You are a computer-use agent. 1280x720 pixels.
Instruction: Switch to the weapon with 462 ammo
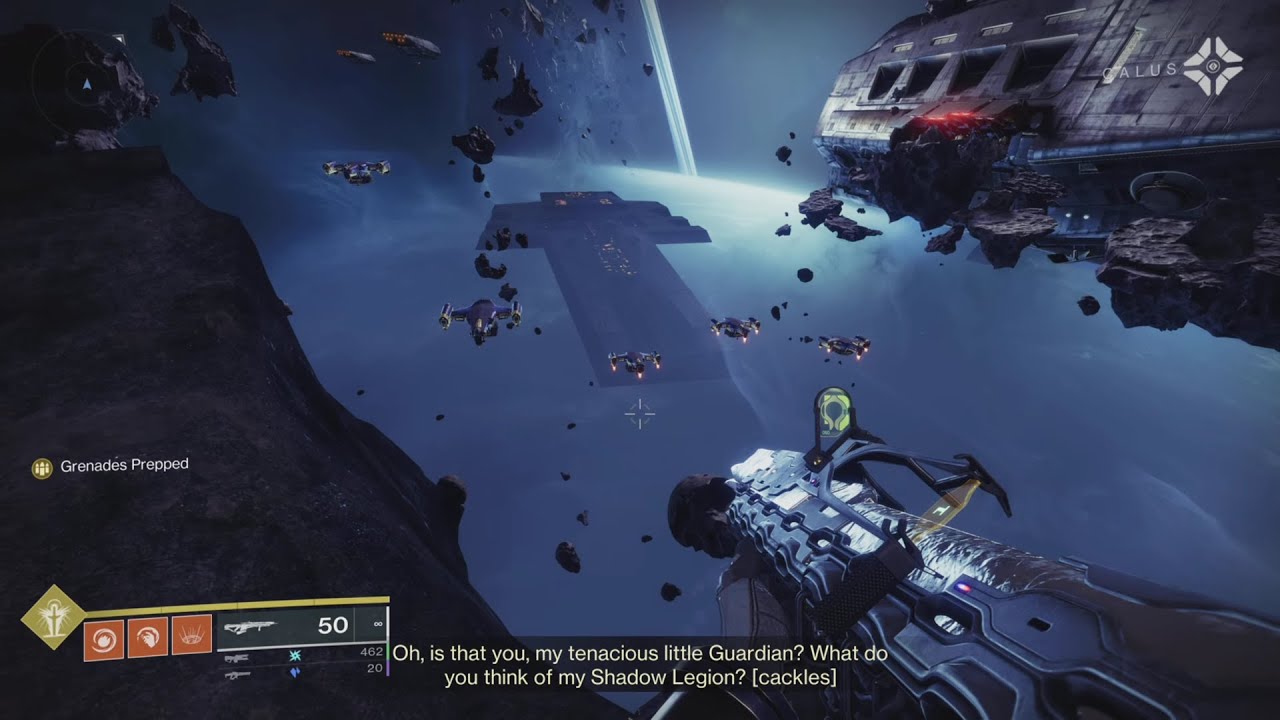237,657
